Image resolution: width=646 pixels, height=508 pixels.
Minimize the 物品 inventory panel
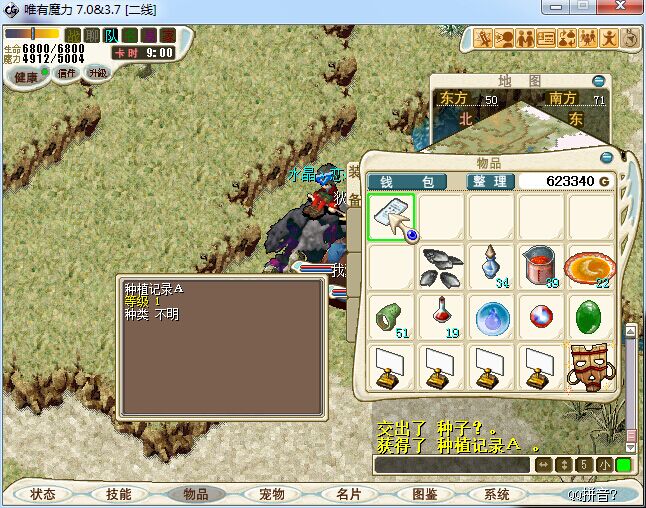point(606,157)
